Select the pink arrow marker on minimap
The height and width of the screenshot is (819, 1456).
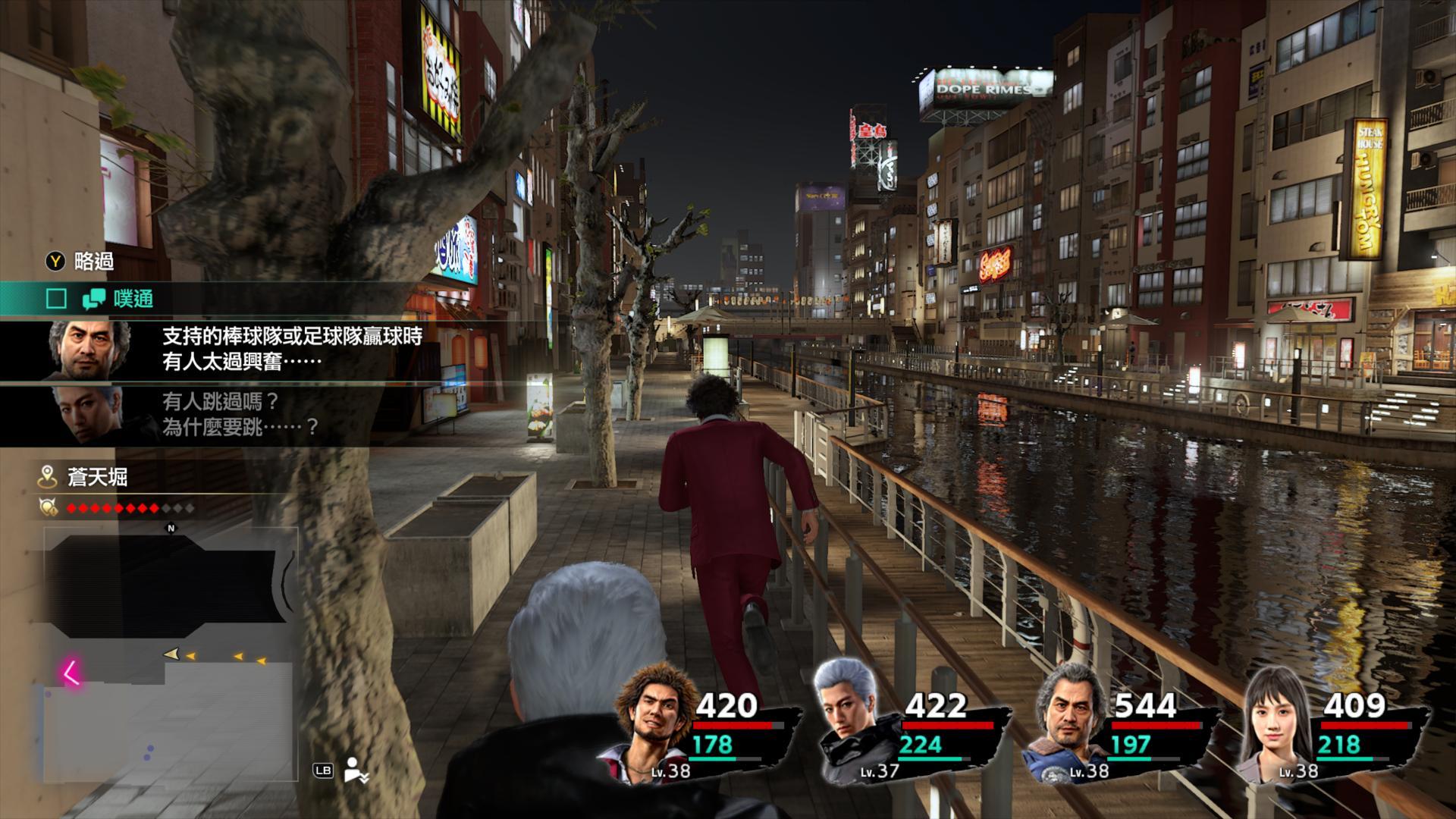72,673
